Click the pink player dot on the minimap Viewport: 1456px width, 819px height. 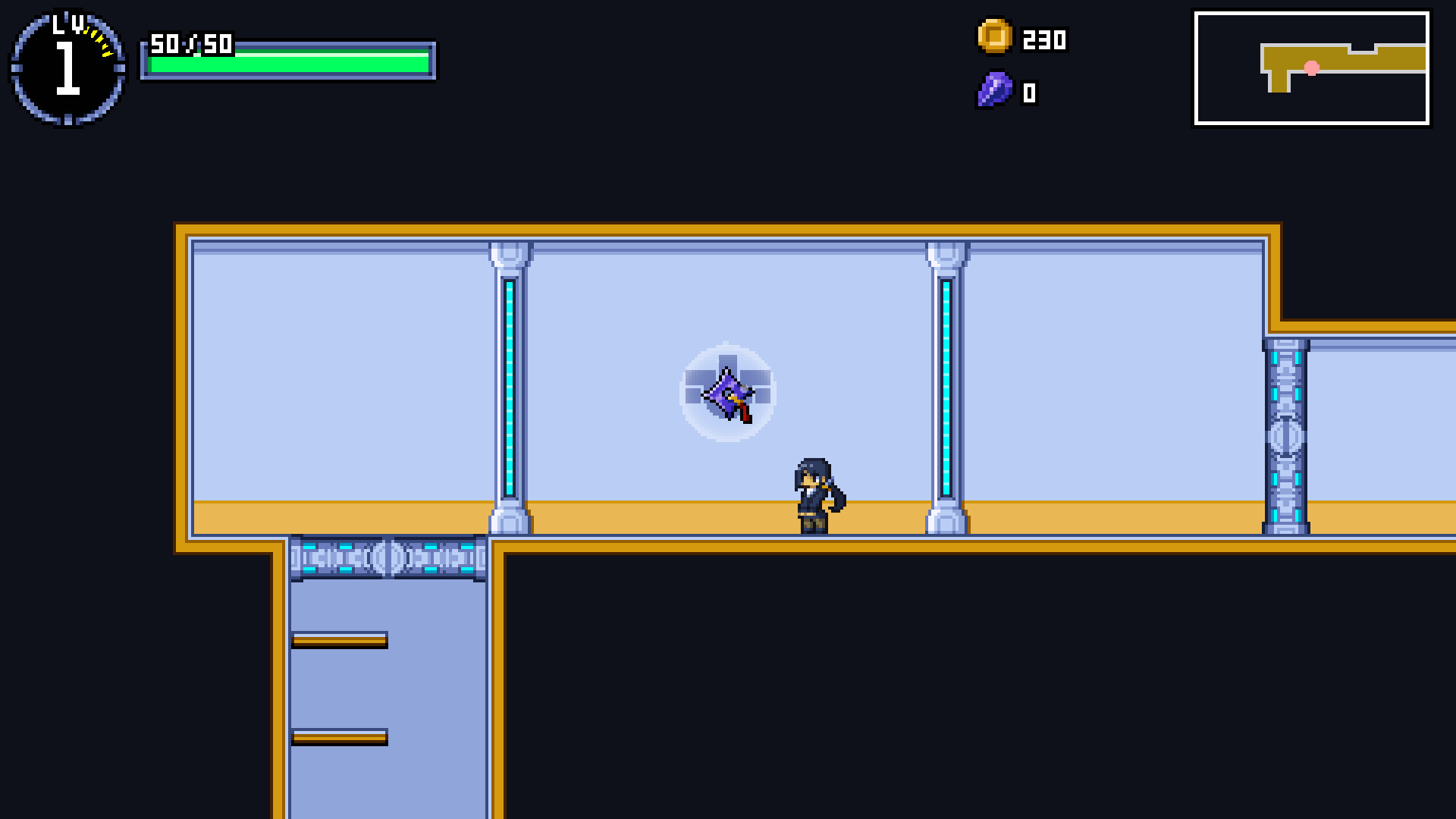coord(1310,67)
